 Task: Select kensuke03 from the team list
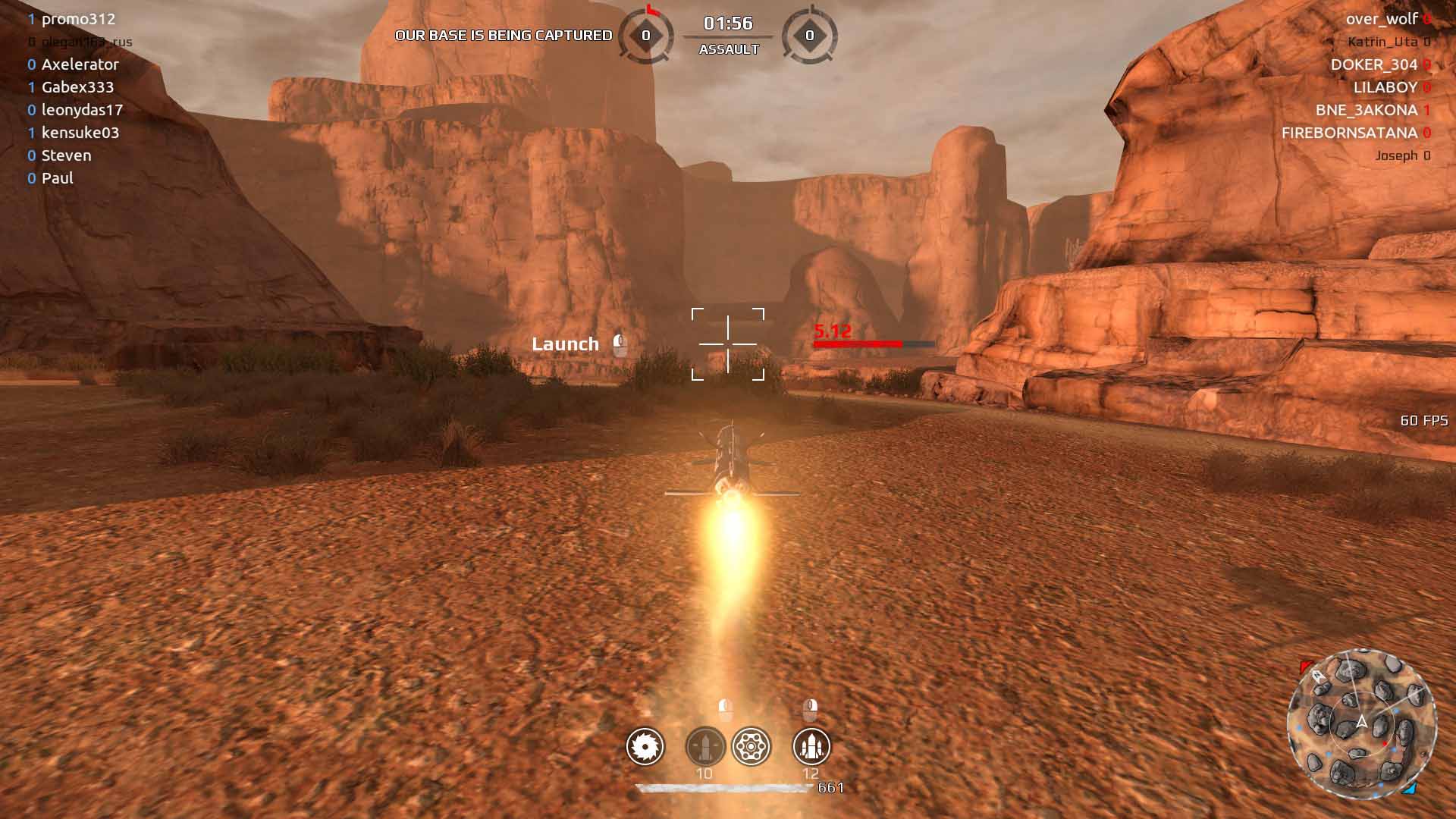point(80,133)
